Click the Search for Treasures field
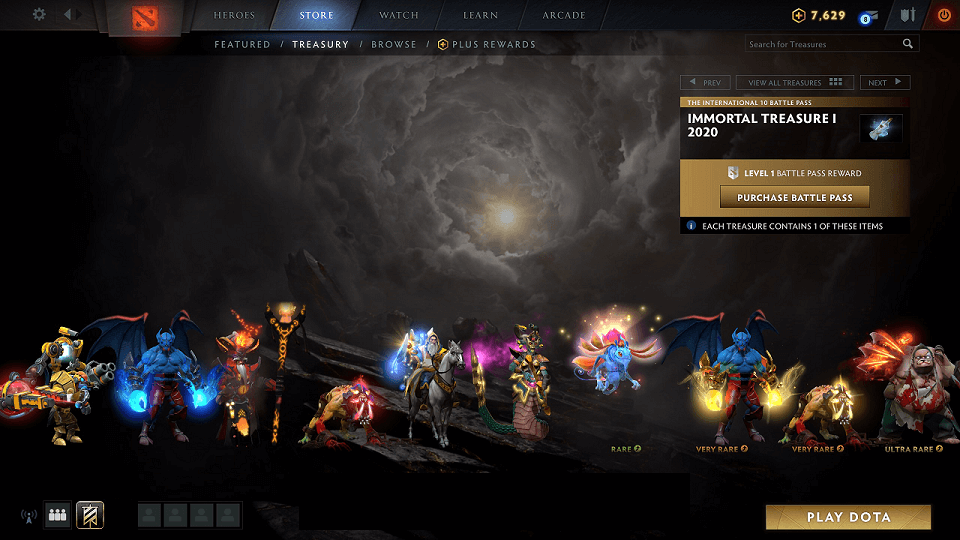Screen dimensions: 960x540 pos(823,44)
